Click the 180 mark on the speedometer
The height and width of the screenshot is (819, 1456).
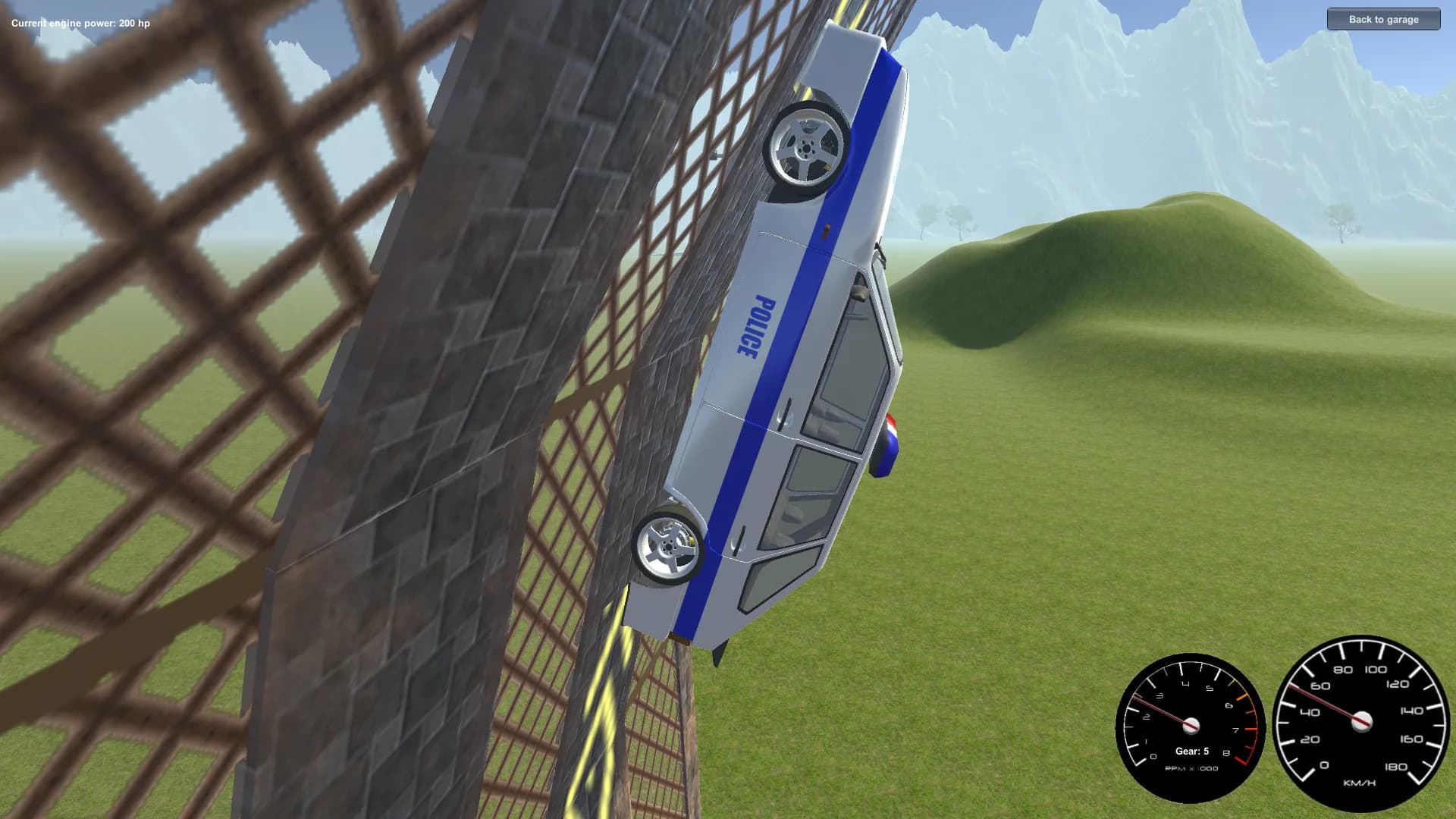tap(1397, 767)
